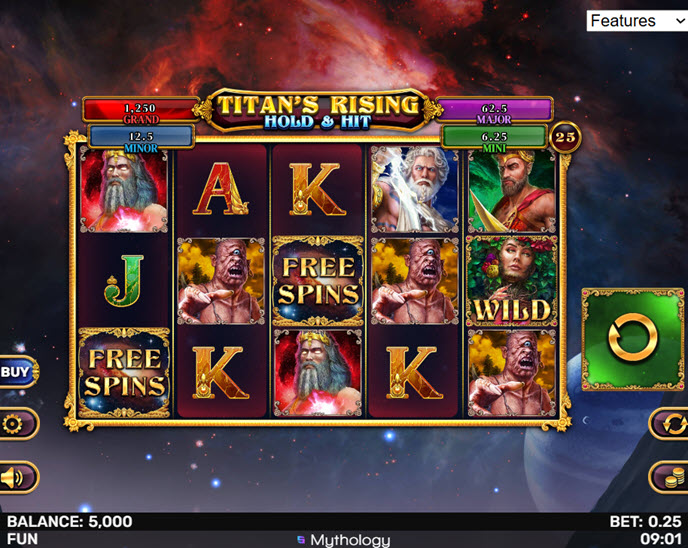Toggle sound with the speaker icon

[14, 477]
